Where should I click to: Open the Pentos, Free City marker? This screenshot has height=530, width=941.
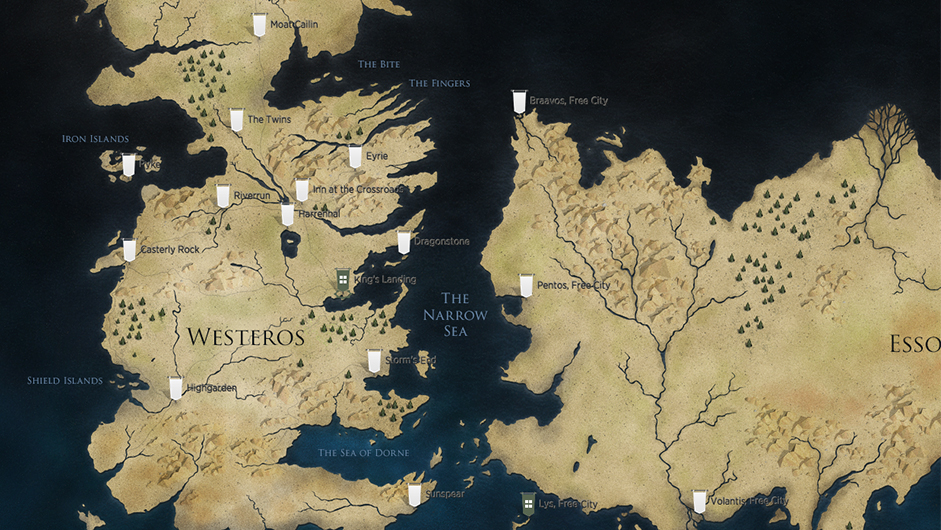tap(526, 286)
